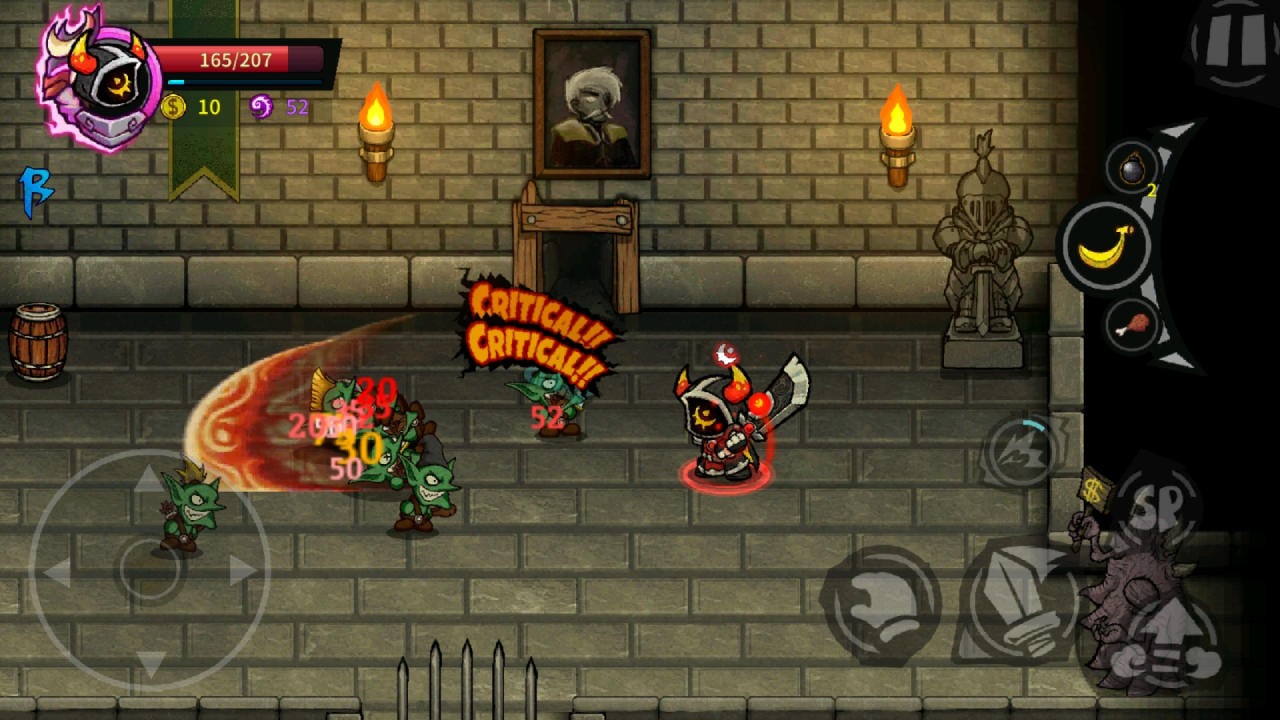
Task: Tap the virtual joystick's right arrow
Action: coord(243,570)
